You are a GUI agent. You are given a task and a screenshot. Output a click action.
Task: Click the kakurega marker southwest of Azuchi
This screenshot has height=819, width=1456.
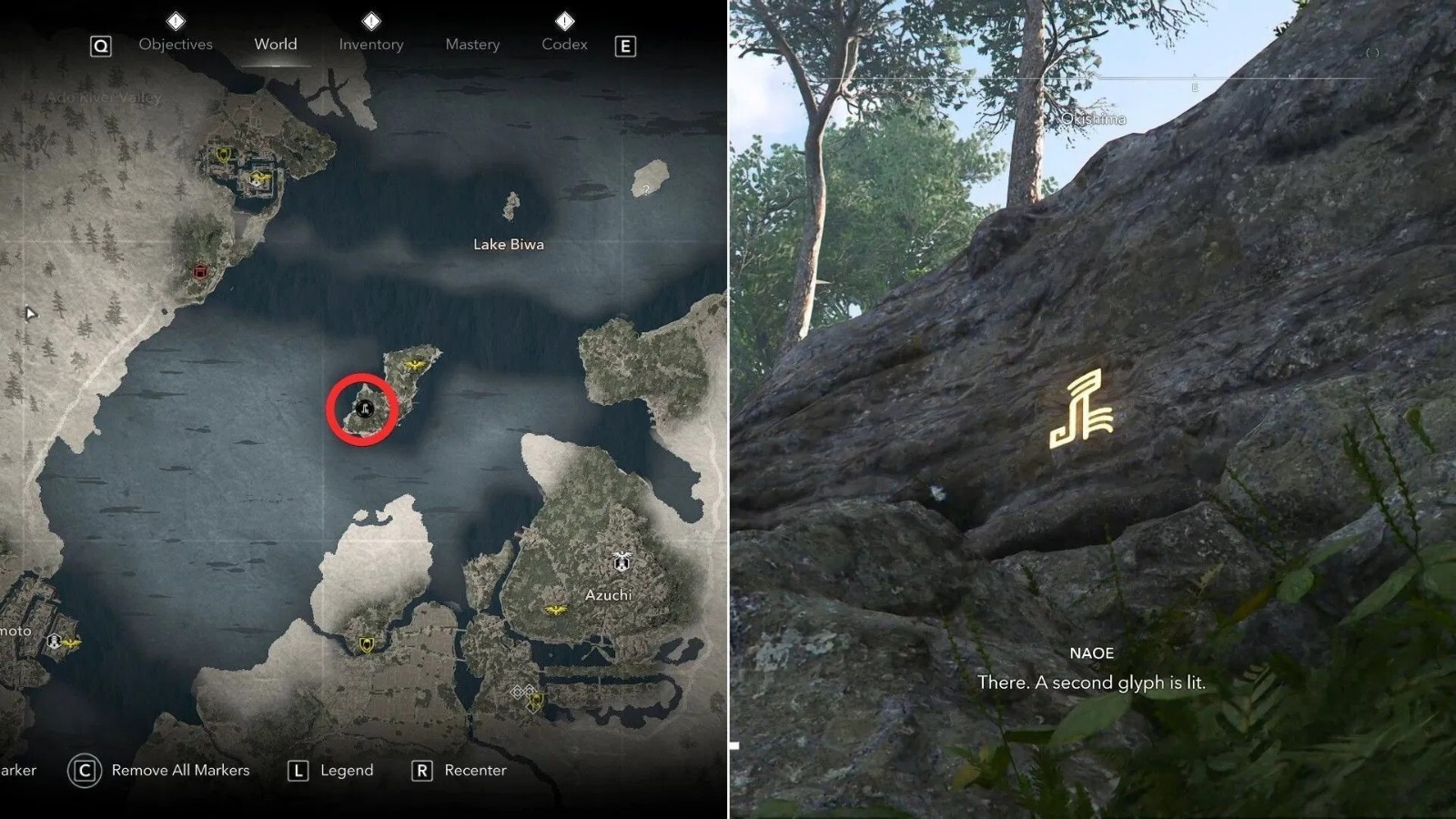click(367, 645)
